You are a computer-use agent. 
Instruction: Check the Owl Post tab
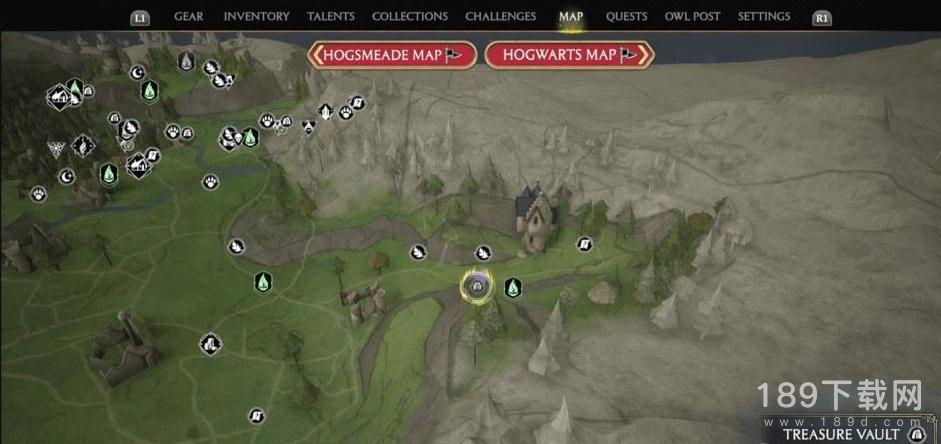point(692,17)
